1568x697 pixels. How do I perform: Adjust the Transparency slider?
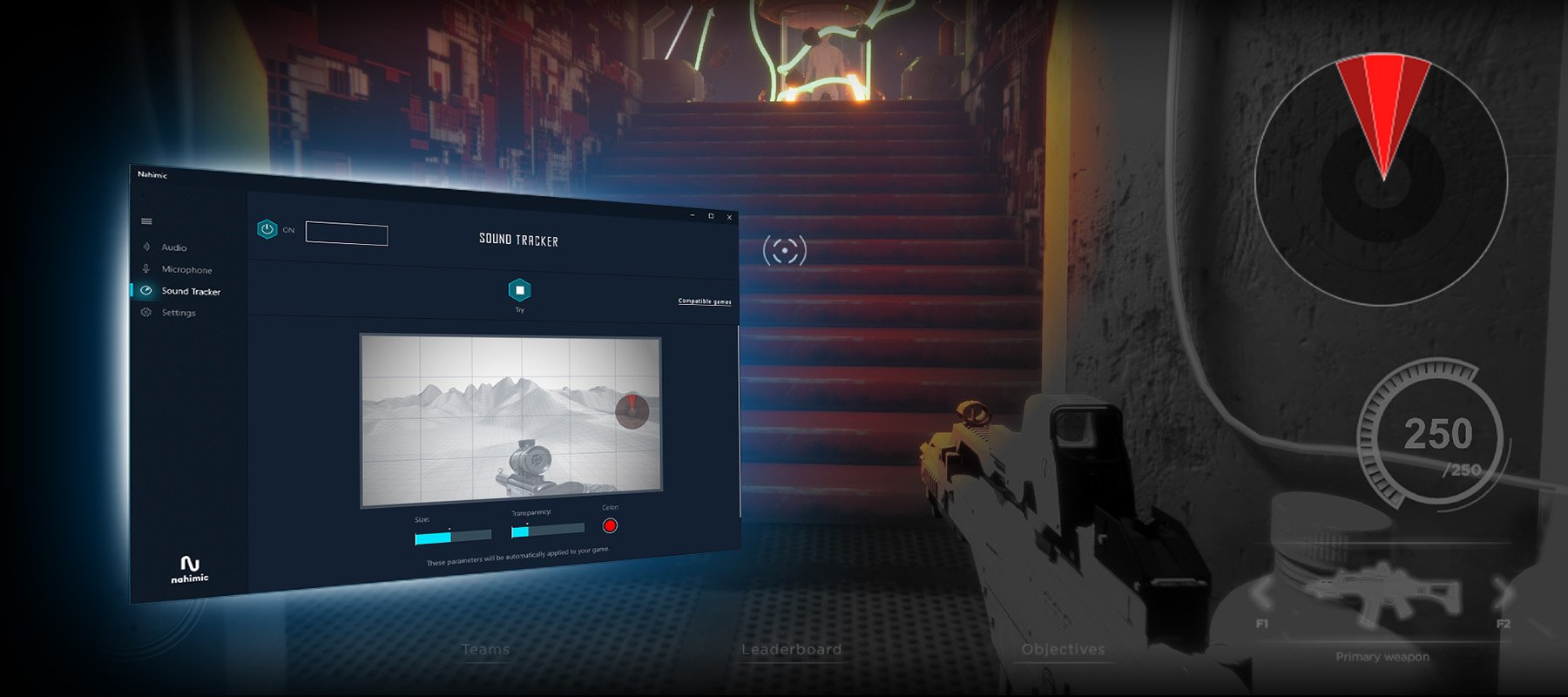[547, 530]
